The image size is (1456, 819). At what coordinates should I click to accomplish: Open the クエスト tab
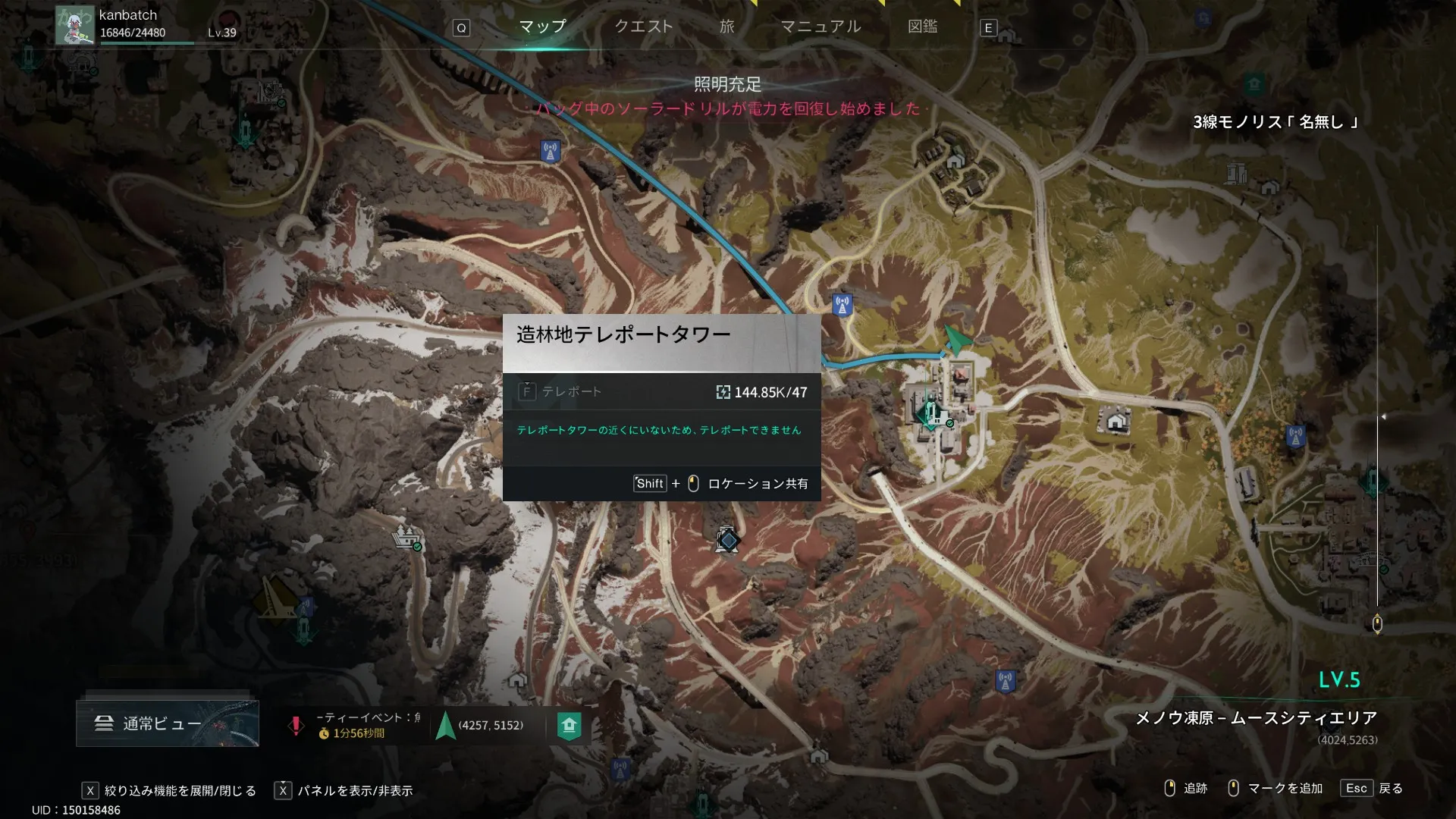643,27
